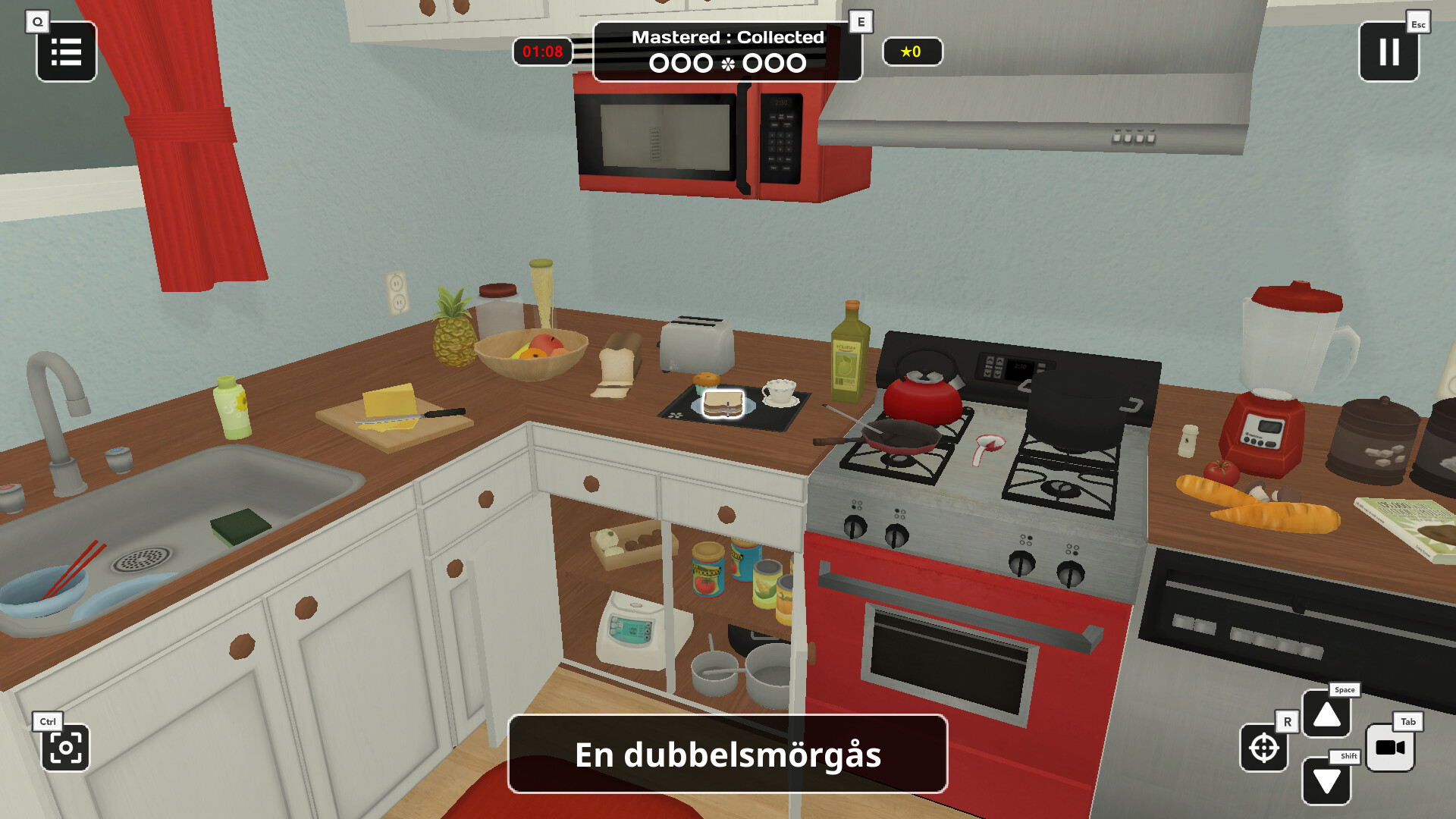Toggle interaction via the E key badge
This screenshot has width=1456, height=819.
pos(859,21)
